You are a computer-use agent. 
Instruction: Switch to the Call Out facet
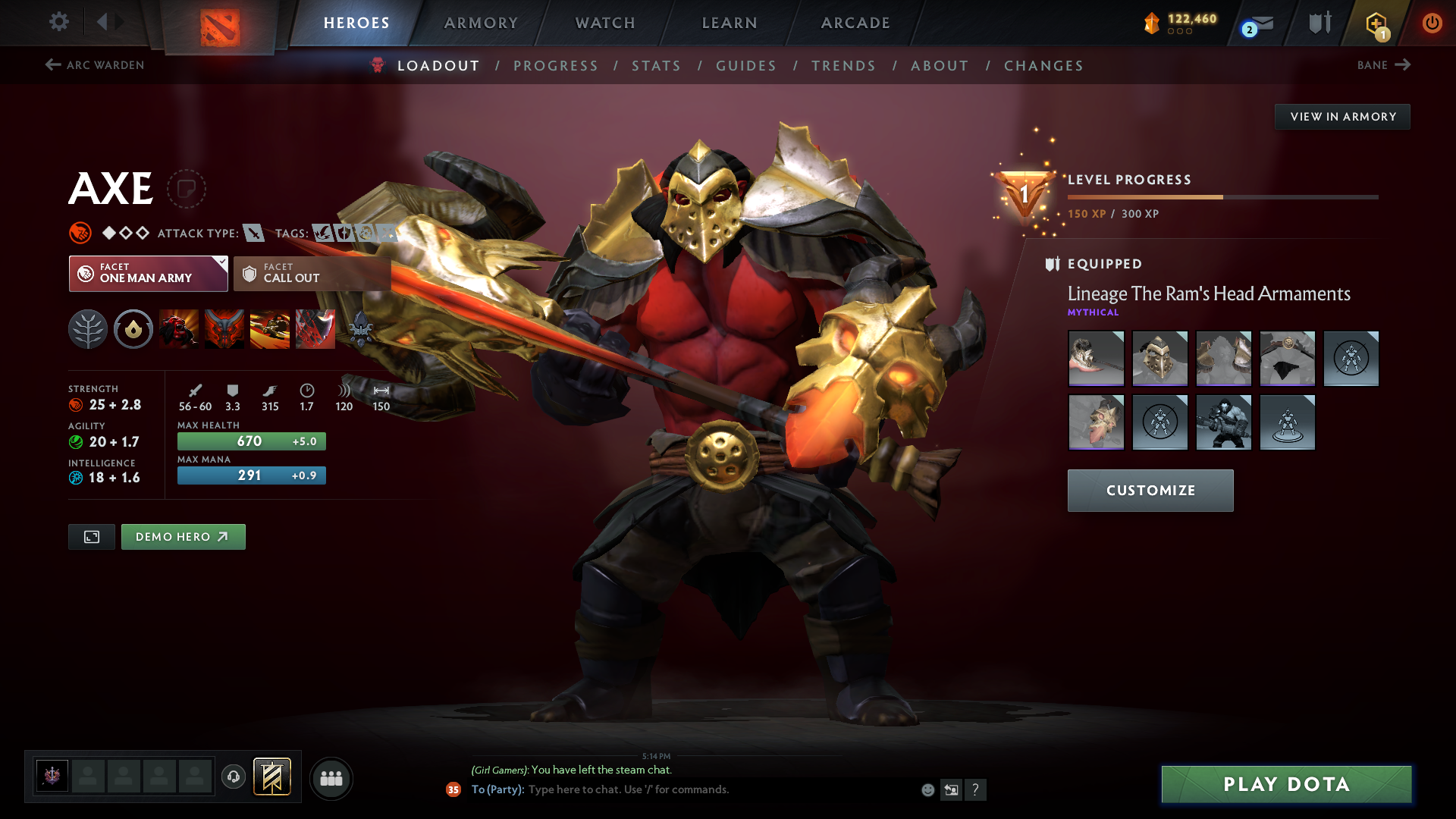pyautogui.click(x=311, y=273)
